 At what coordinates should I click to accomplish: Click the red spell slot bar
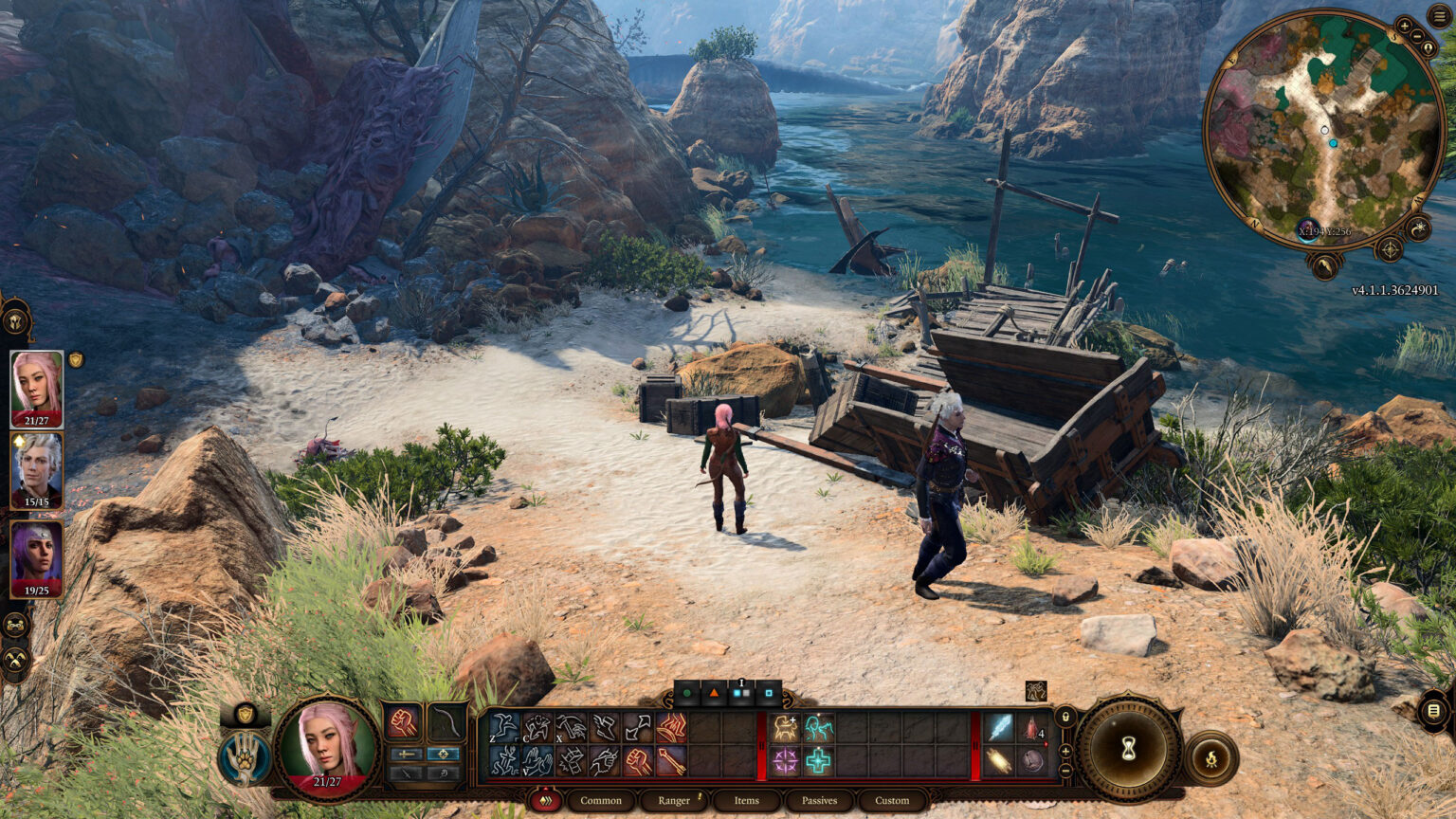759,744
